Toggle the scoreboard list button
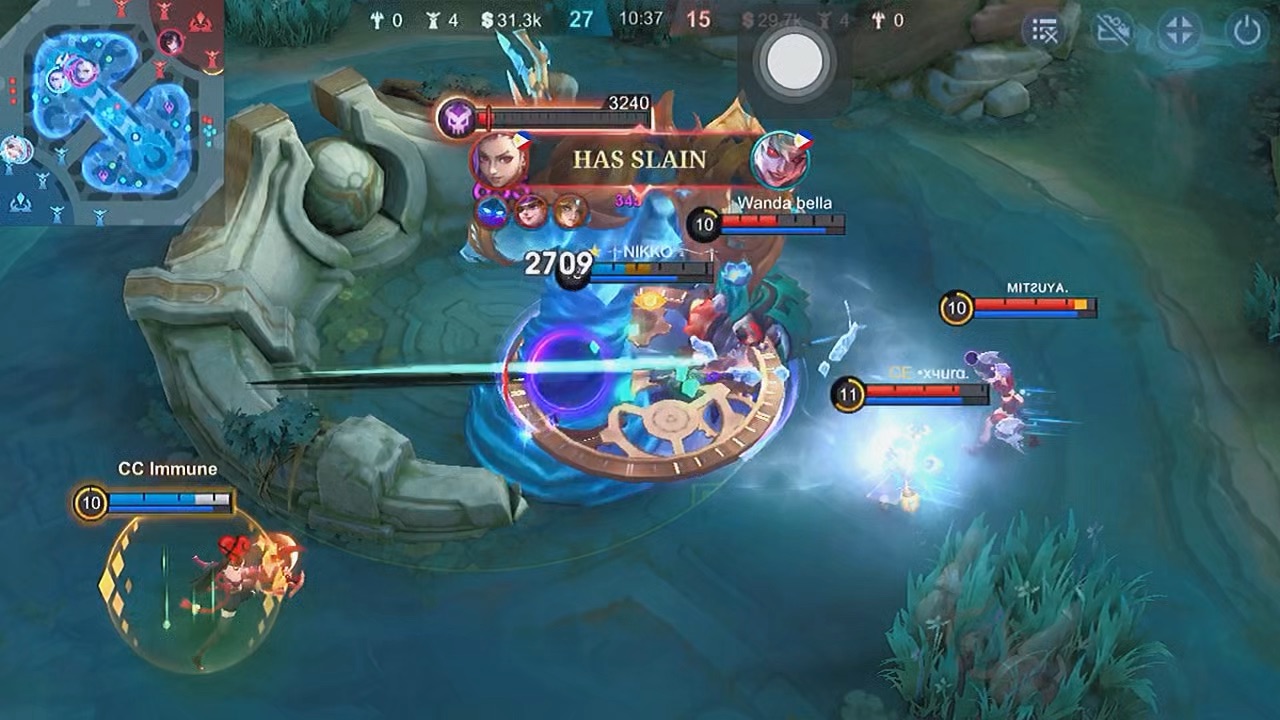 tap(1044, 32)
